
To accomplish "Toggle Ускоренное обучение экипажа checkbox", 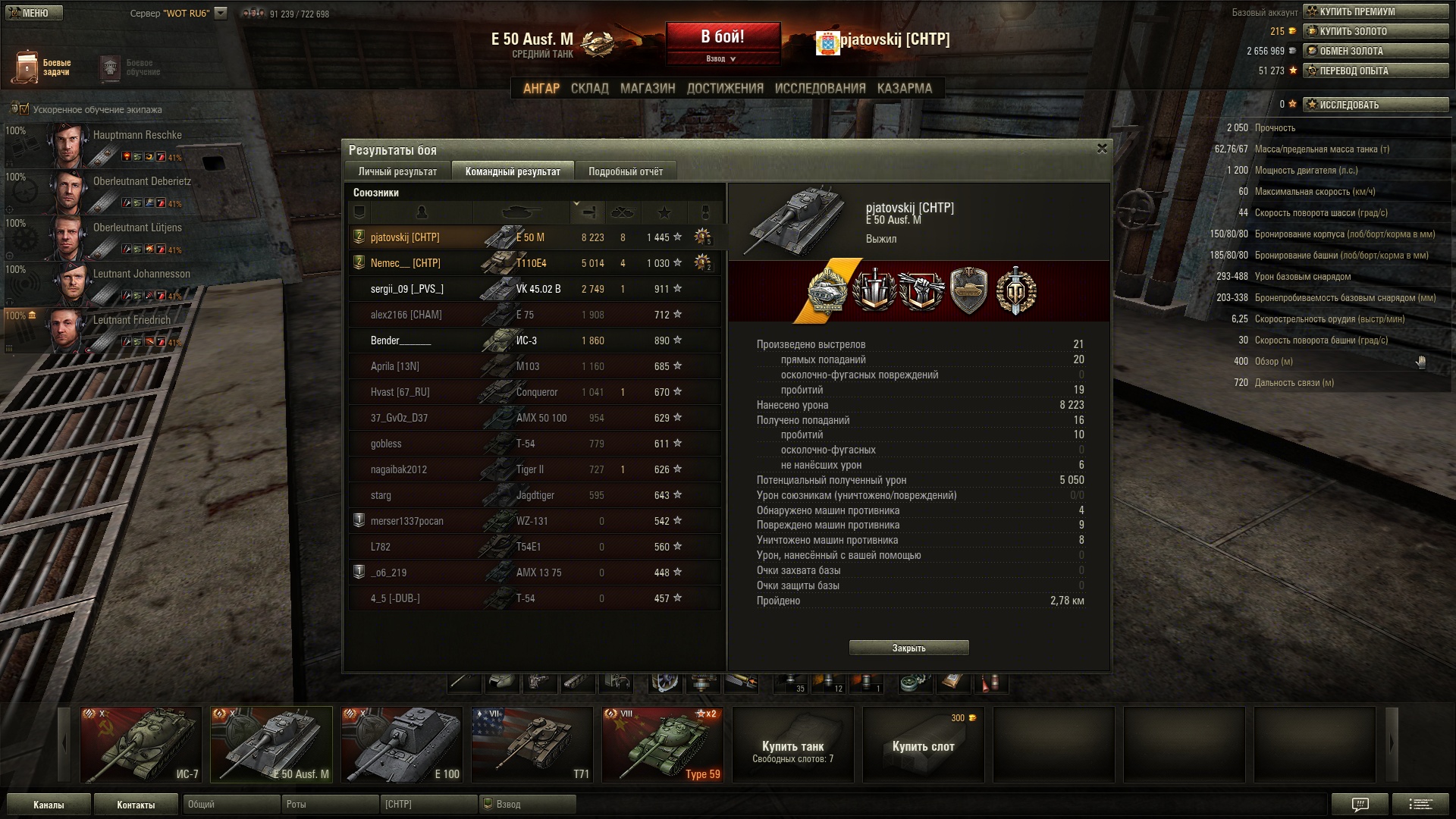I will coord(24,109).
